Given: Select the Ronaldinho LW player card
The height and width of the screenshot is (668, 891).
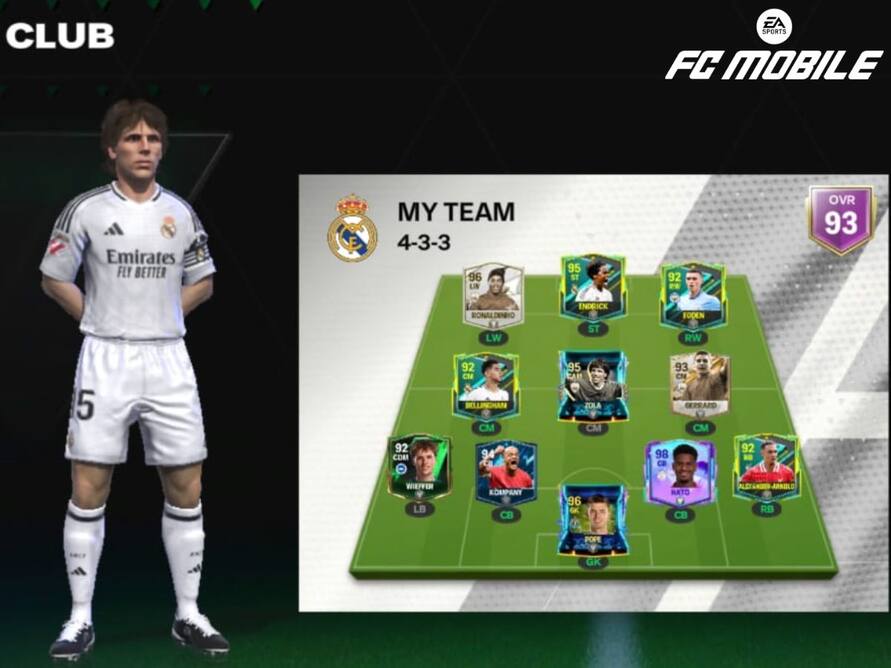Looking at the screenshot, I should [493, 295].
